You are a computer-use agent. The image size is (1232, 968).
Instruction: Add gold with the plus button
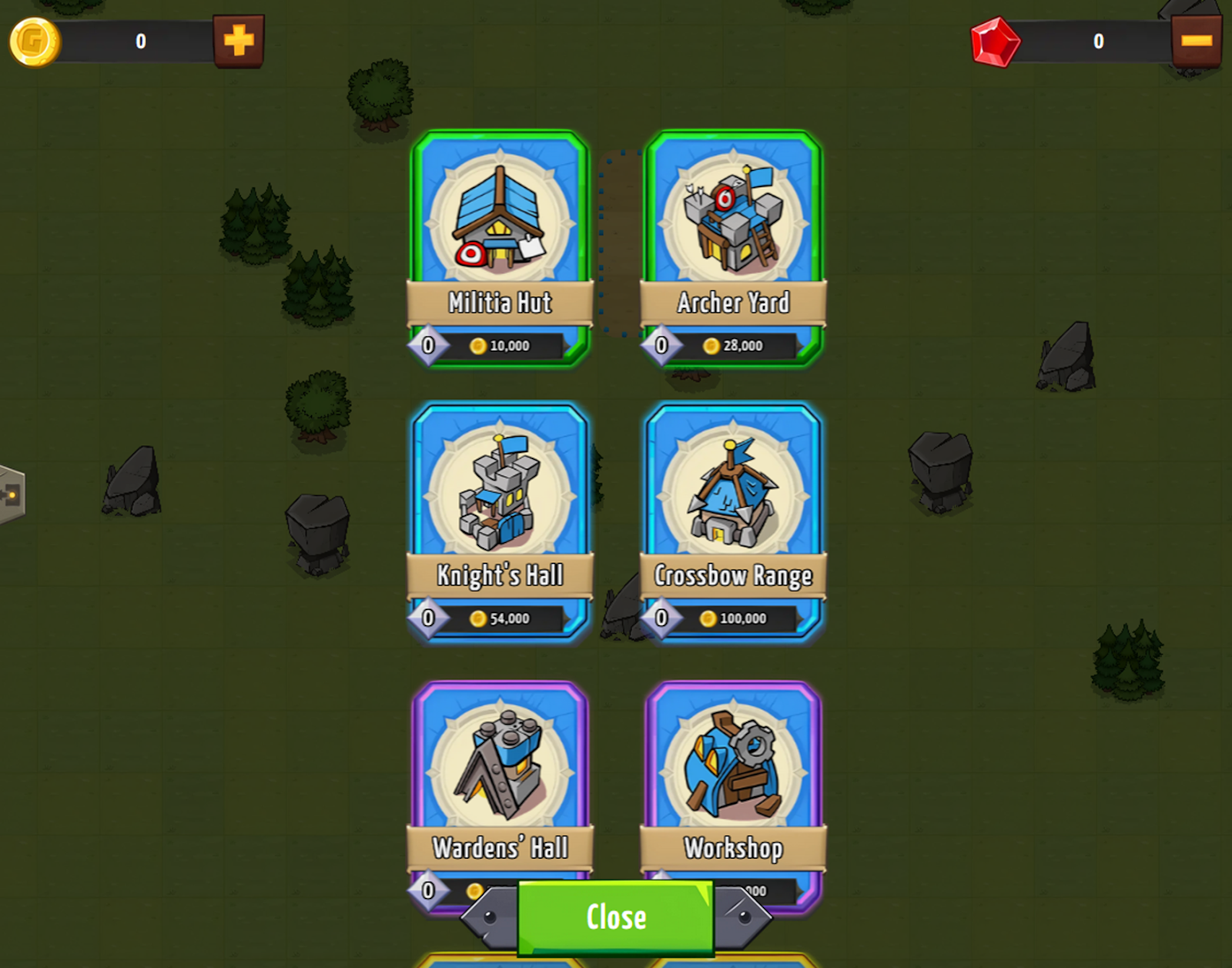[239, 41]
